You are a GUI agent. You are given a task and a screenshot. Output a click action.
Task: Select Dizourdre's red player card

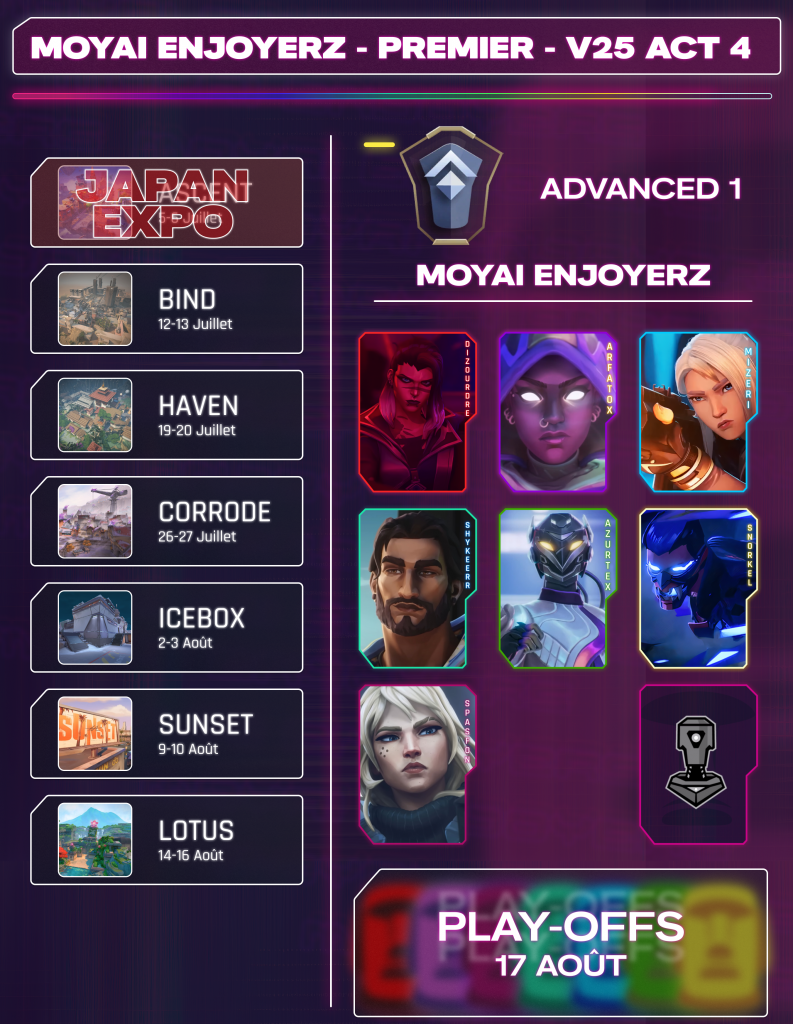click(x=415, y=412)
